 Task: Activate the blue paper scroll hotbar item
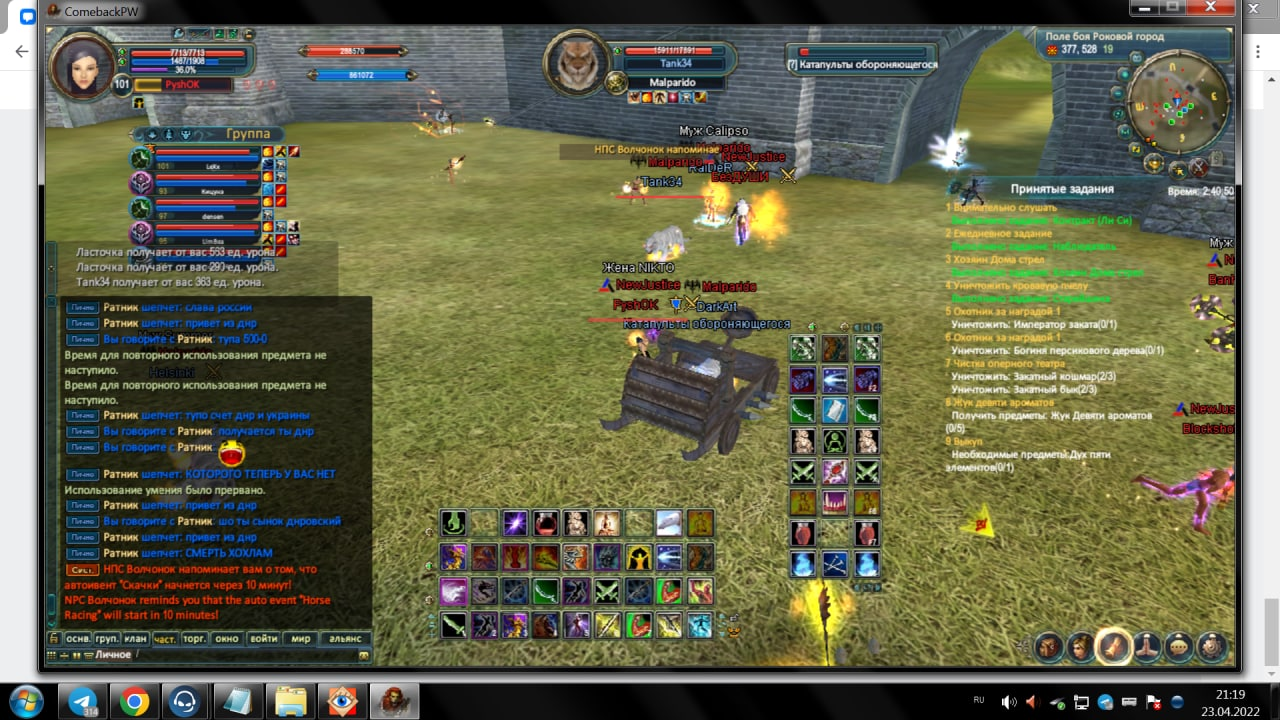click(835, 411)
